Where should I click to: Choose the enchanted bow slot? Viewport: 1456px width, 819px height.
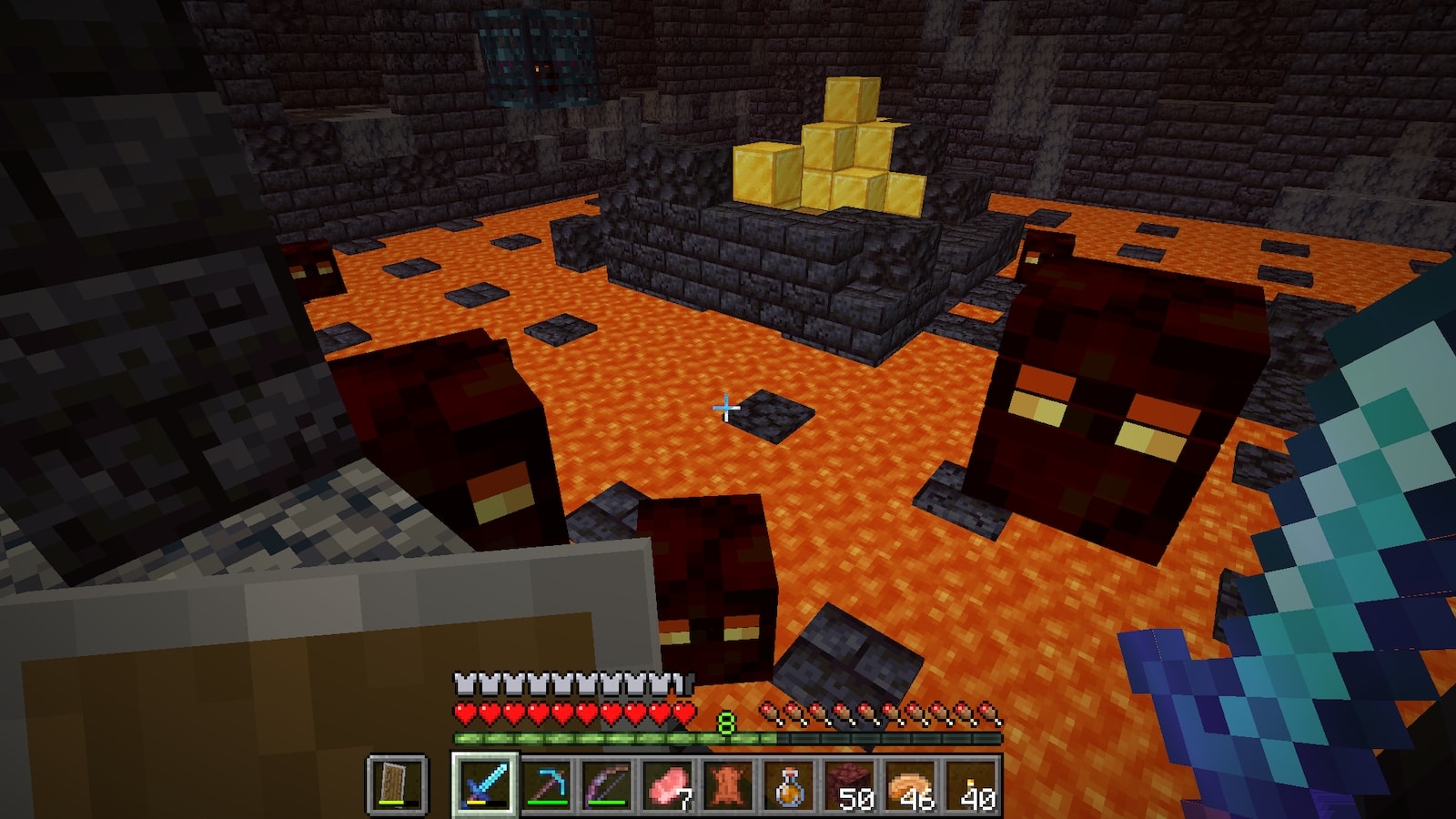point(607,784)
